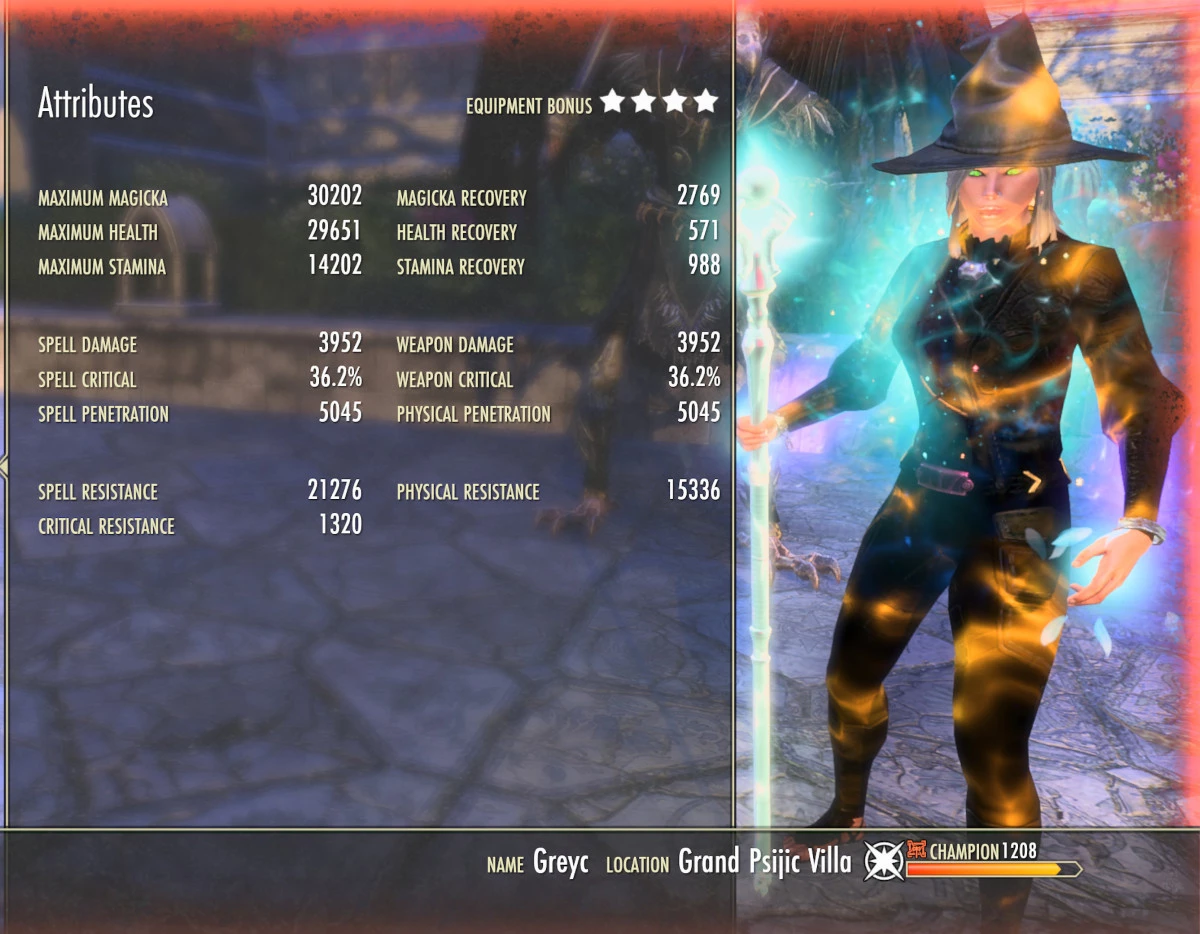Screen dimensions: 1200x934
Task: Select the Maximum Magicka attribute row
Action: coord(200,197)
